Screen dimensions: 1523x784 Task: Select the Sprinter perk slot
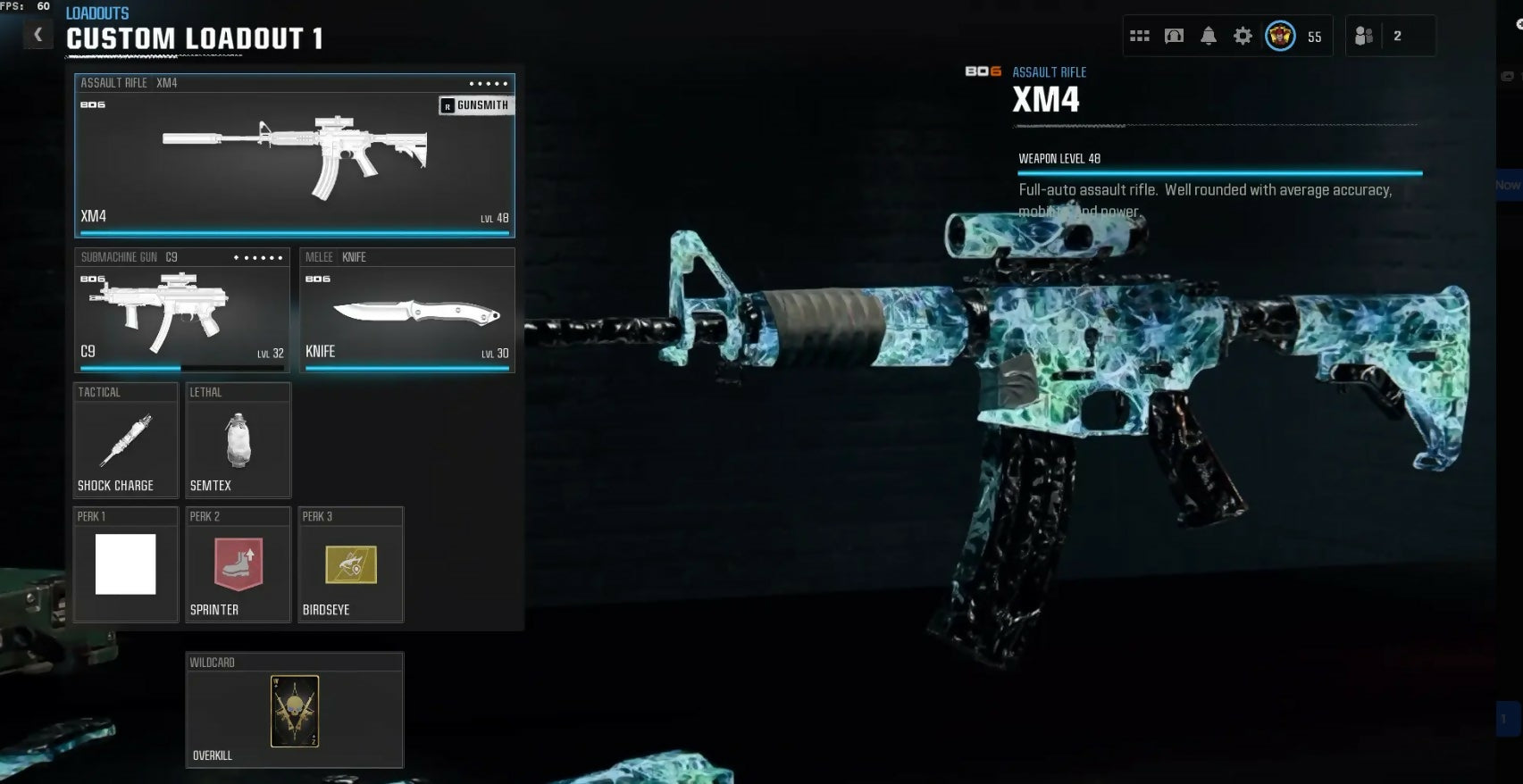[x=238, y=564]
